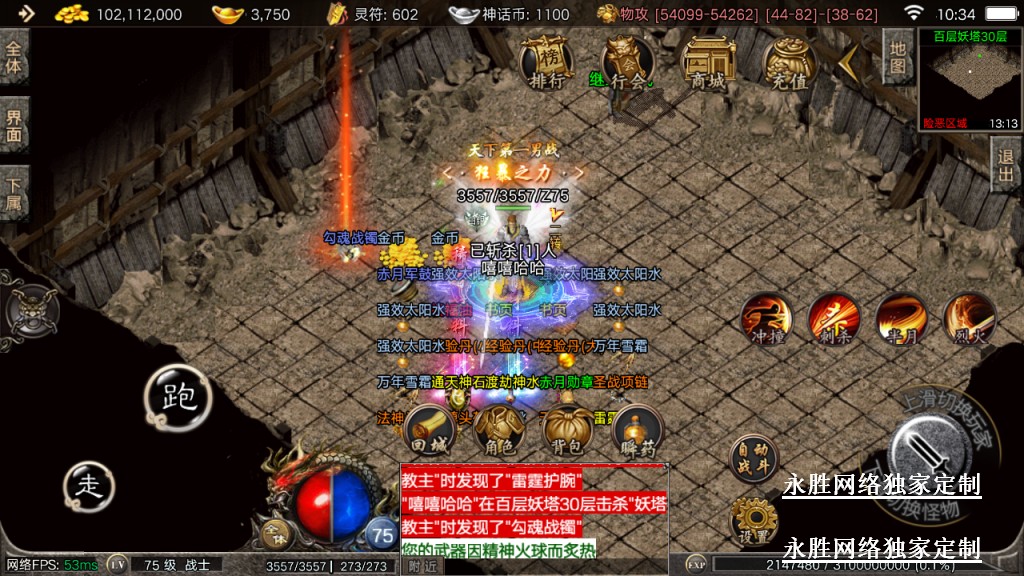
Task: Click the 地图 map button
Action: (x=898, y=57)
